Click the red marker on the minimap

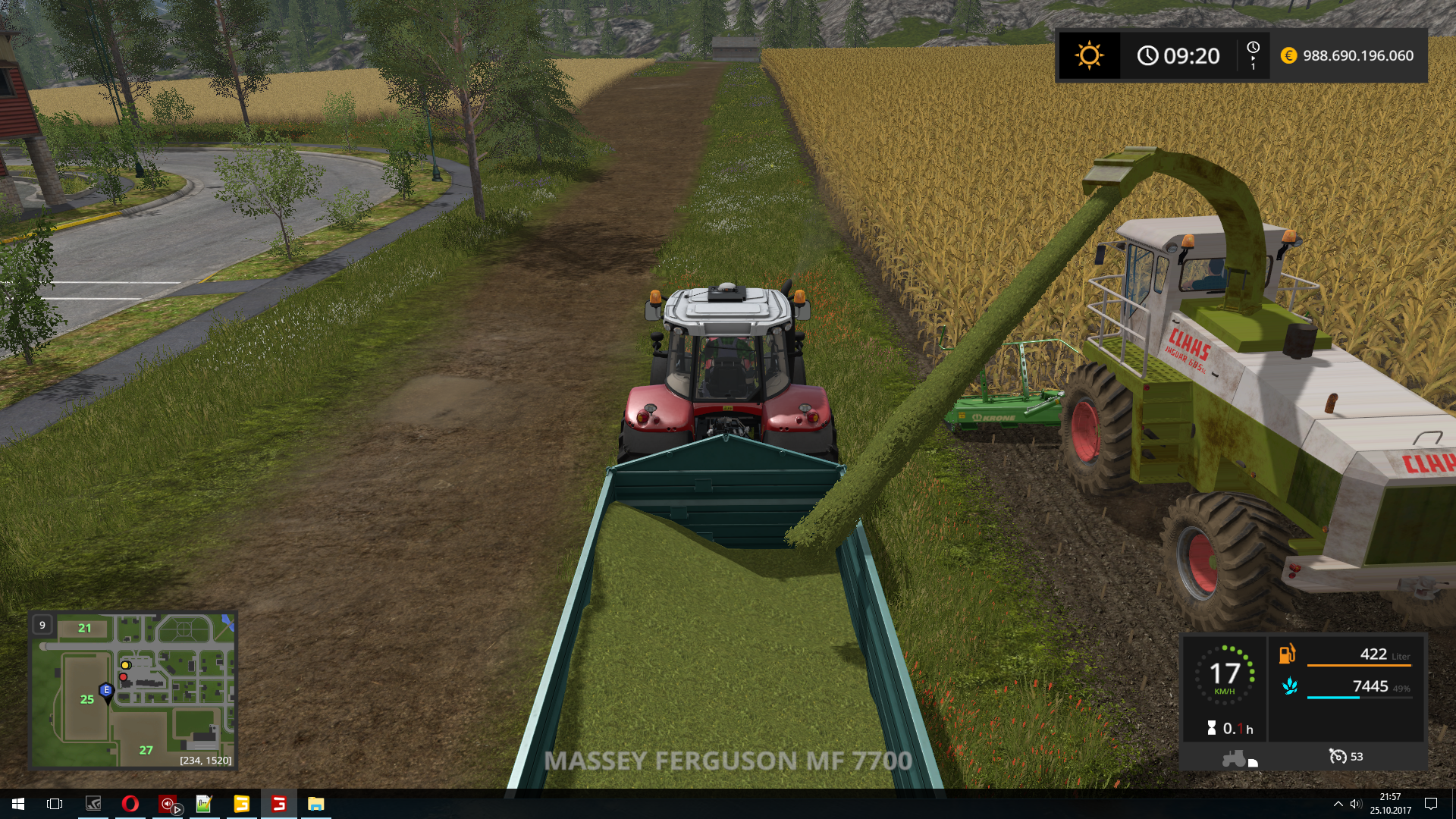point(123,676)
